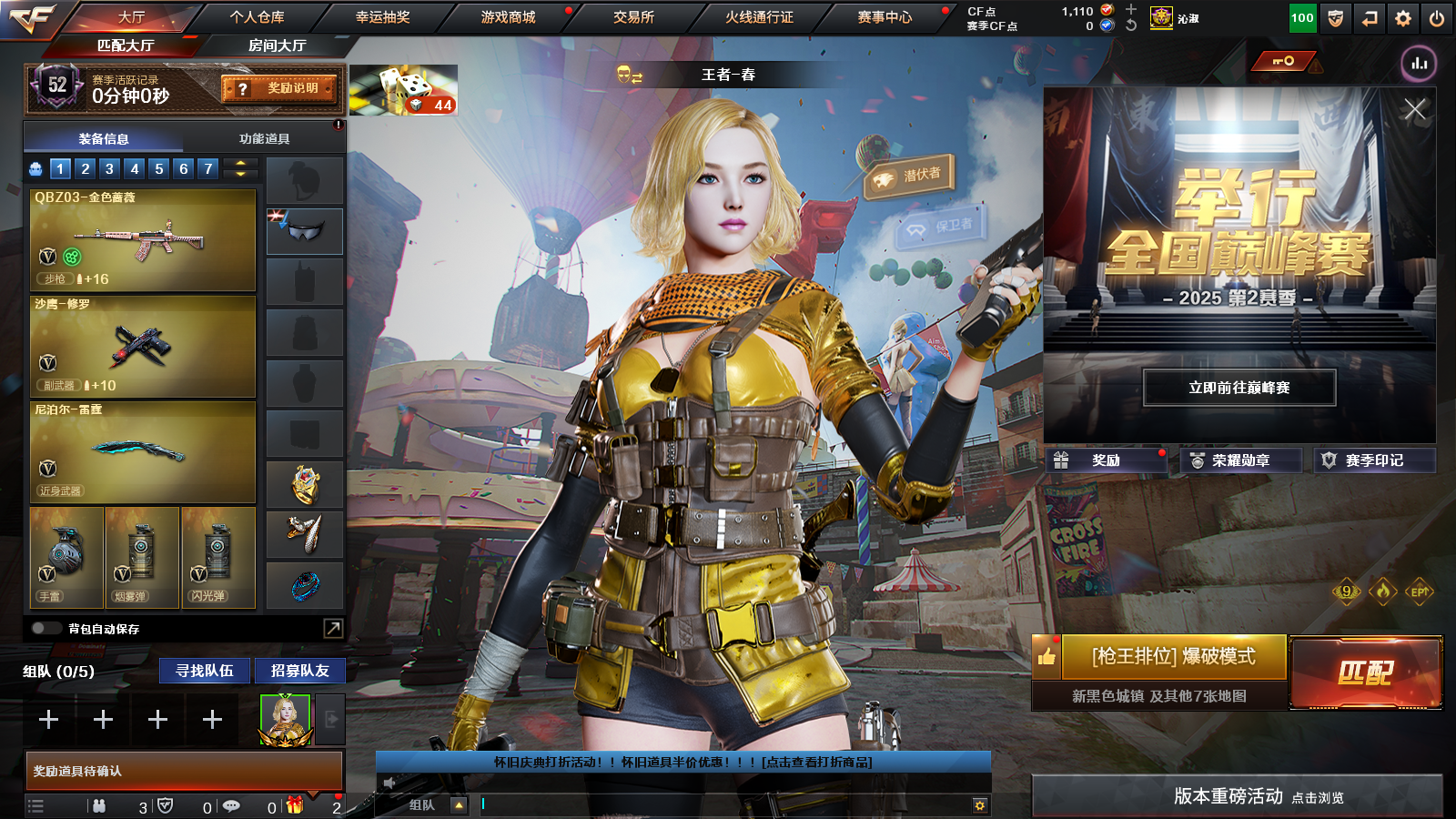Viewport: 1456px width, 819px height.
Task: Open the 游戏商城 shop
Action: pos(508,17)
